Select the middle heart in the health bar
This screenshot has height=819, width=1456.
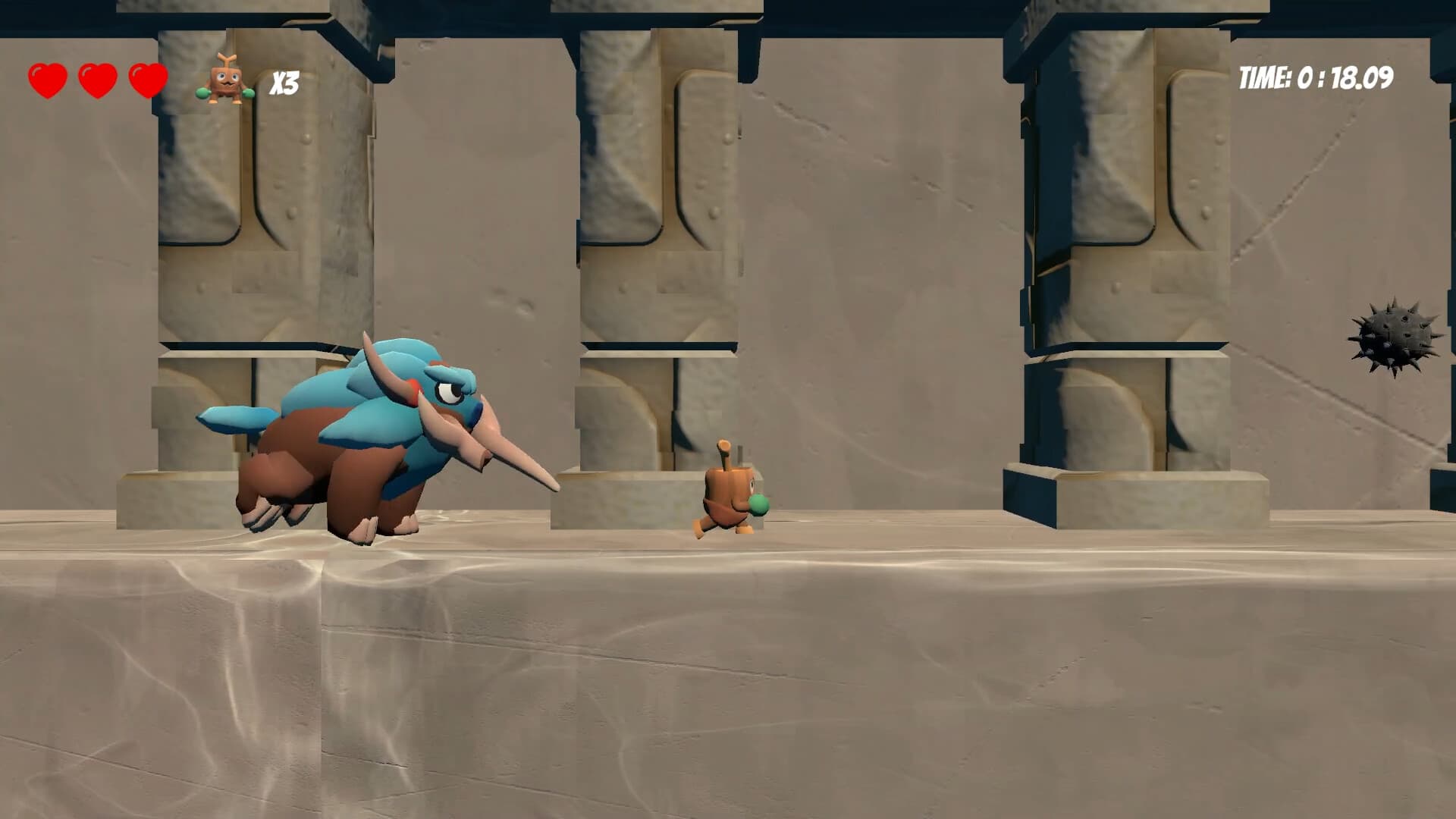click(96, 79)
